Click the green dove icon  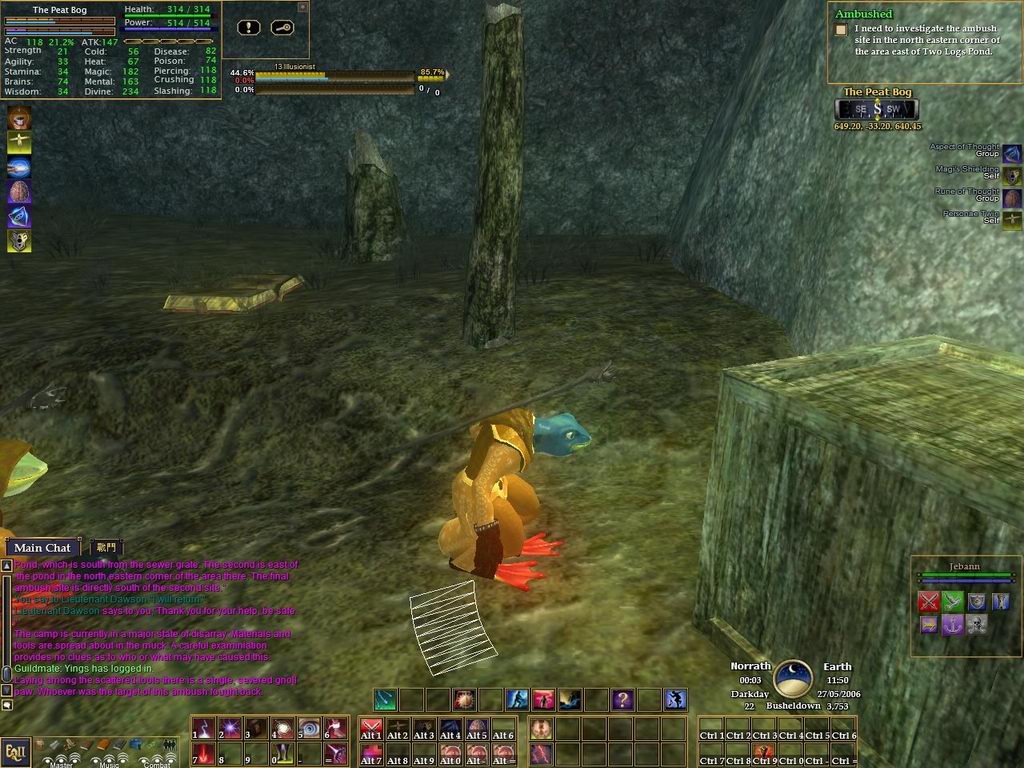click(x=952, y=601)
